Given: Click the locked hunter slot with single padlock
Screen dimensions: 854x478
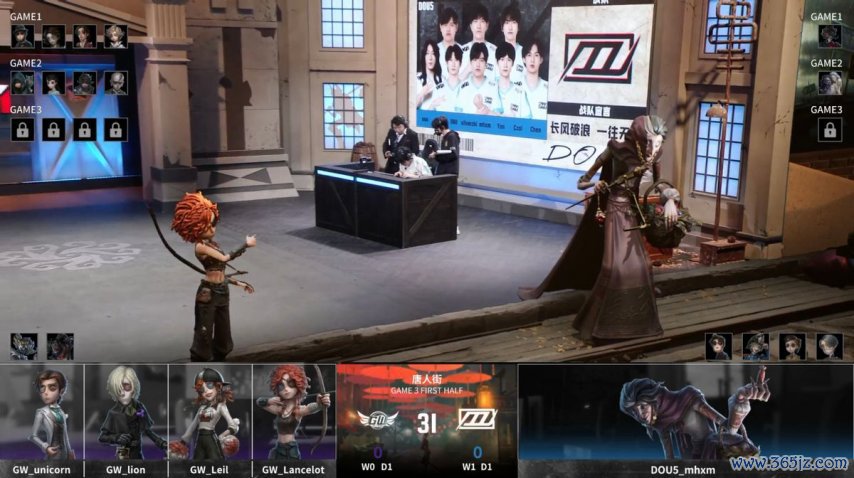Looking at the screenshot, I should click(828, 129).
